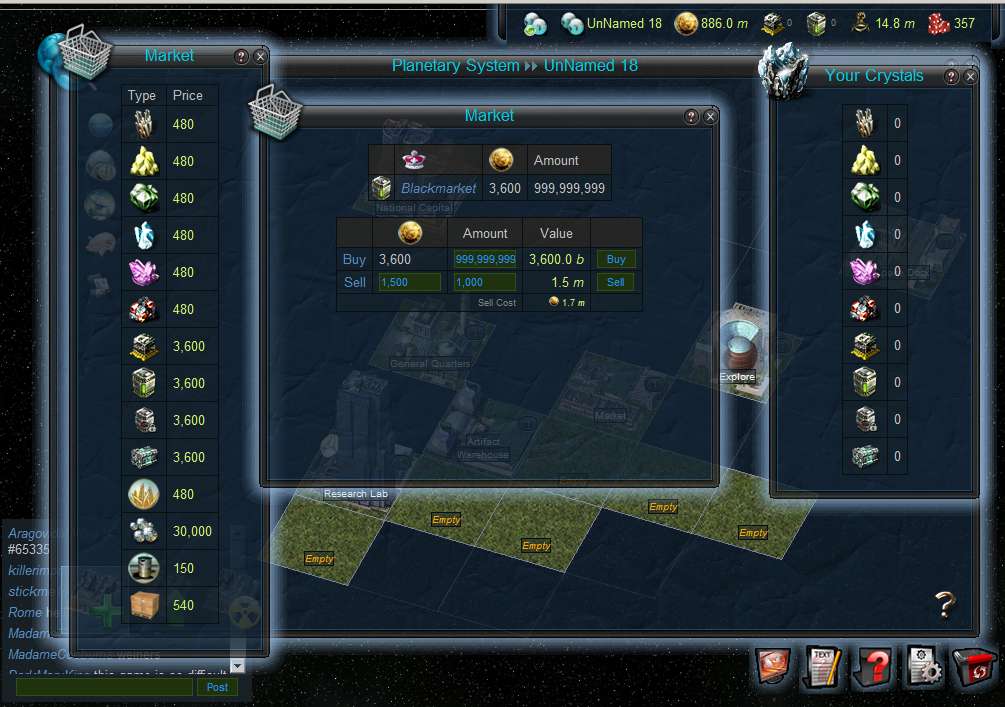Close the market price list panel
Image resolution: width=1005 pixels, height=707 pixels.
coord(260,57)
